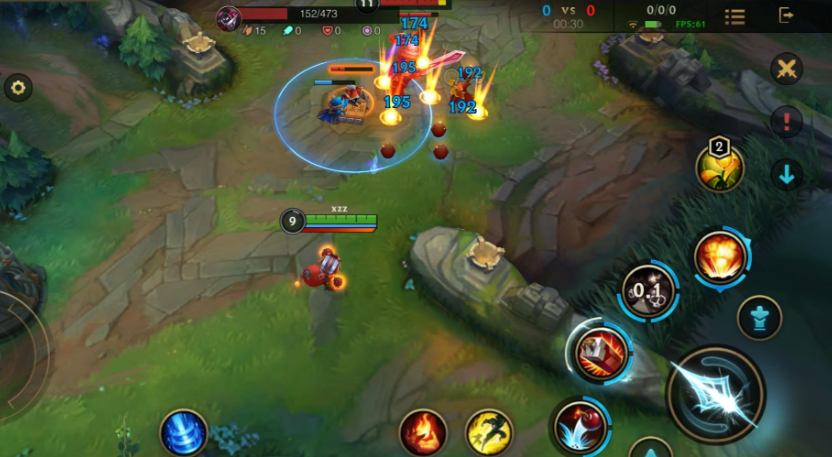The height and width of the screenshot is (457, 832).
Task: Trigger the ability on 0.1 cooldown
Action: 646,291
